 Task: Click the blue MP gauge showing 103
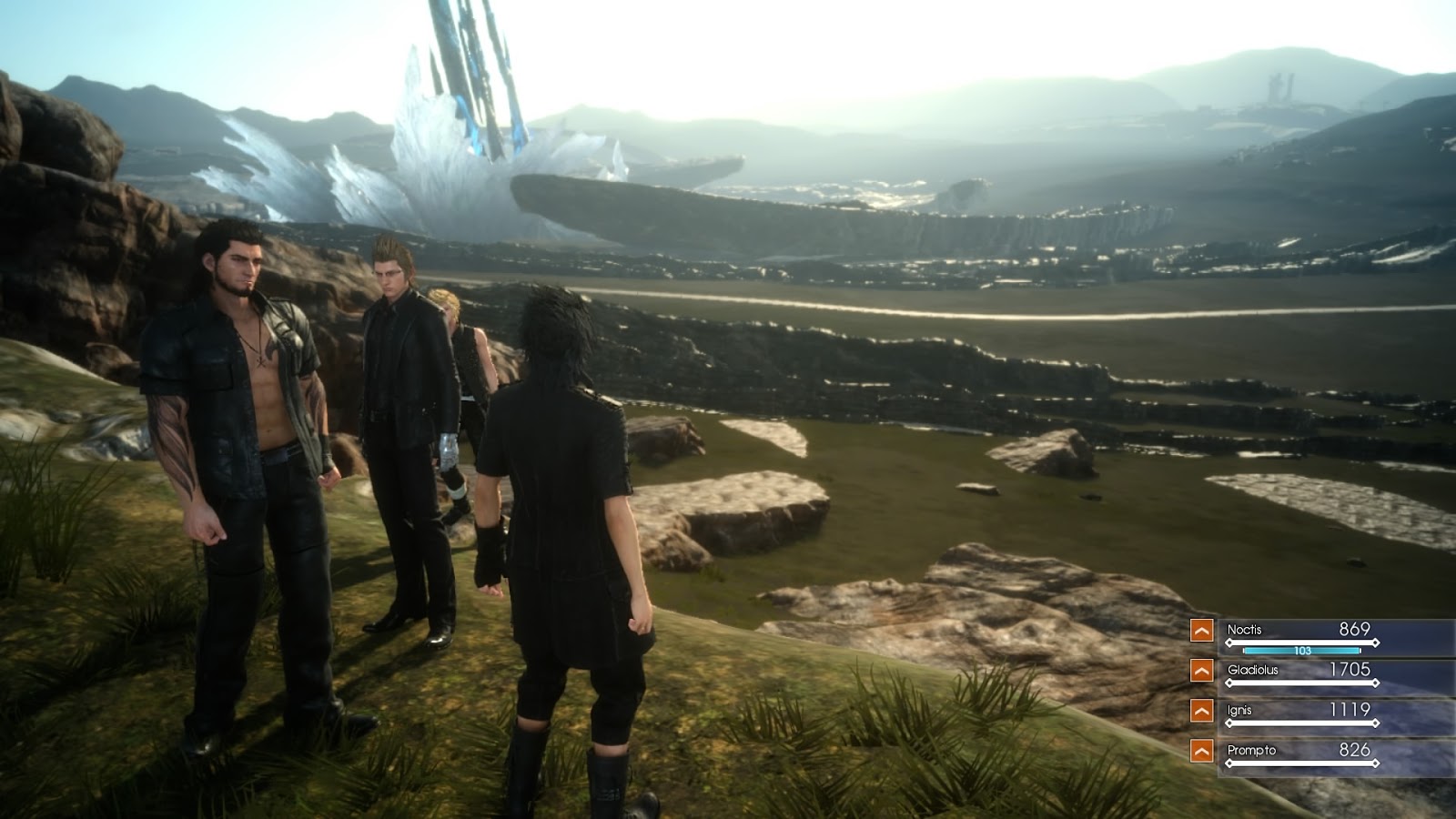pos(1303,651)
